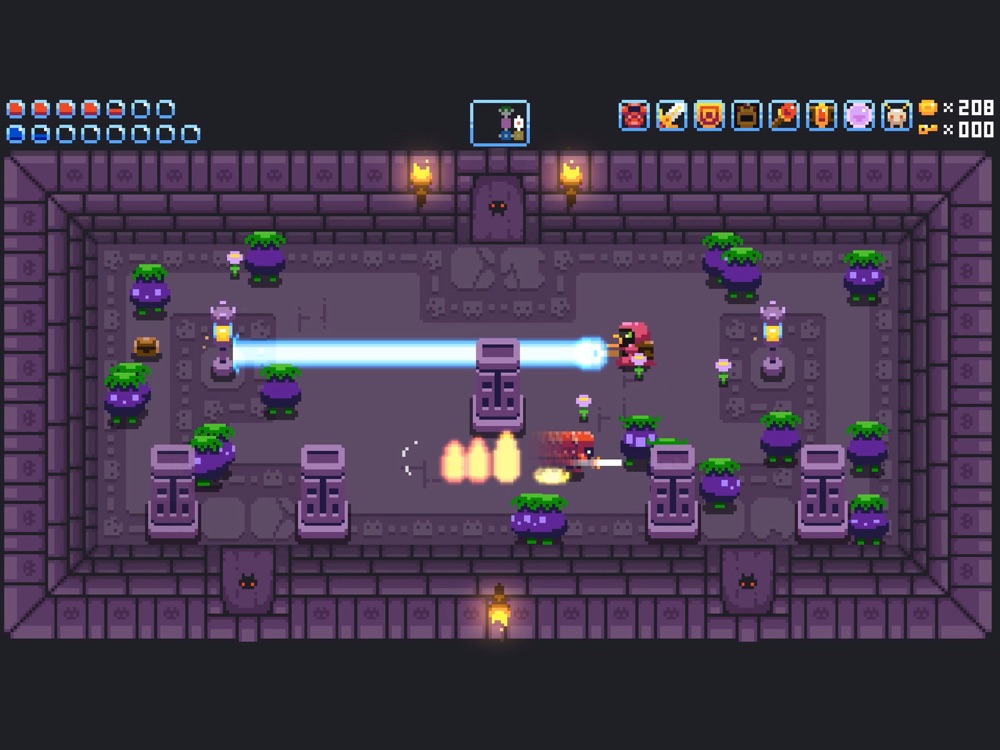Click the room preview box showing the eggplant enemy
Image resolution: width=1000 pixels, height=750 pixels.
pyautogui.click(x=500, y=123)
